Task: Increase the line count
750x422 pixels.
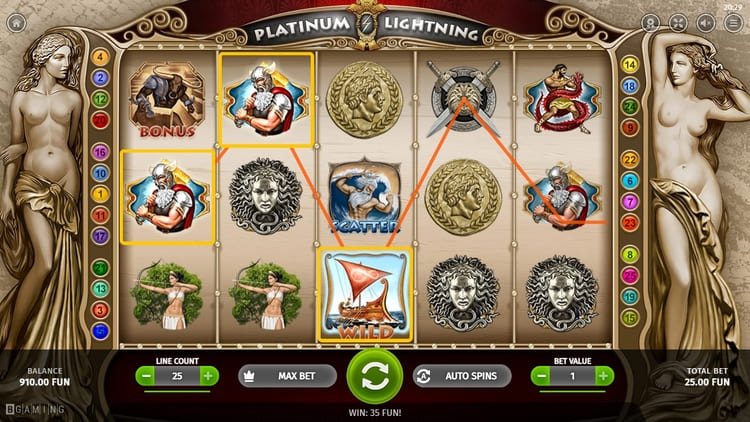Action: [208, 376]
